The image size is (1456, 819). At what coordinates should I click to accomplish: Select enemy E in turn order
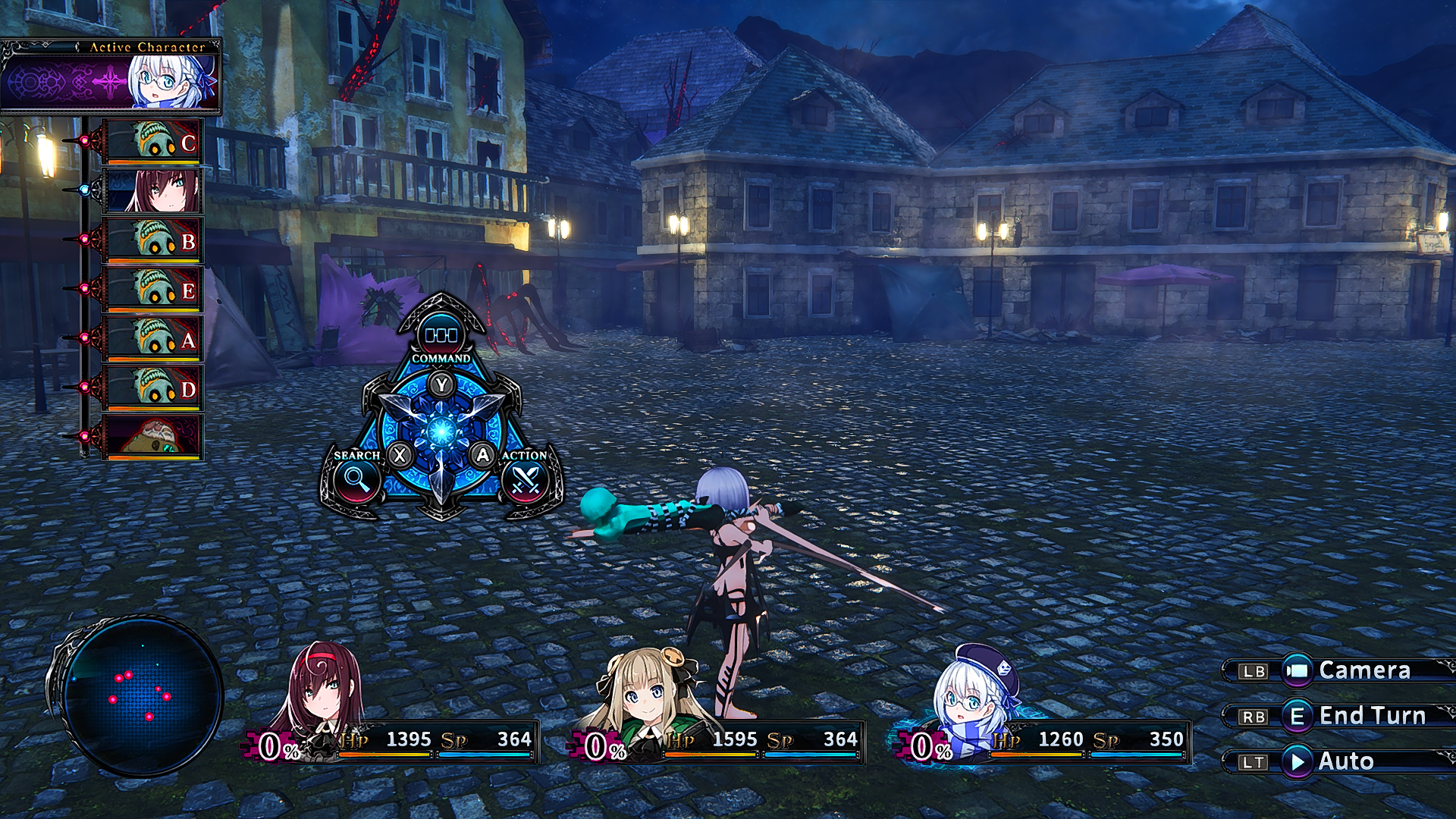154,289
